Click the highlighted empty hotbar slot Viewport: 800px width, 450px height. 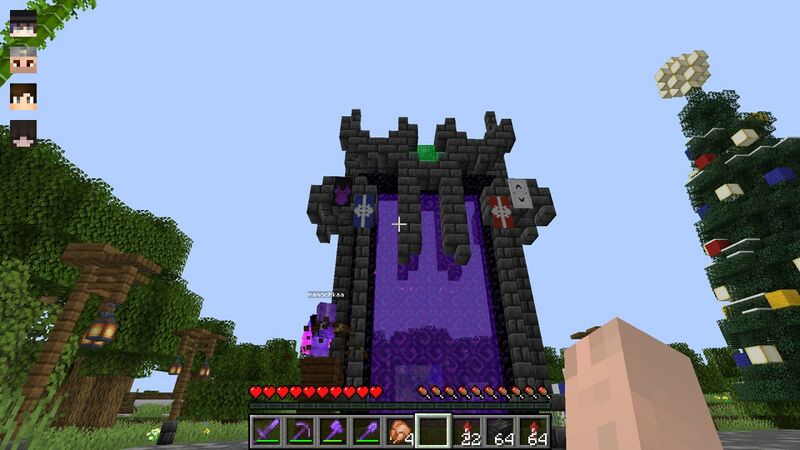click(432, 431)
